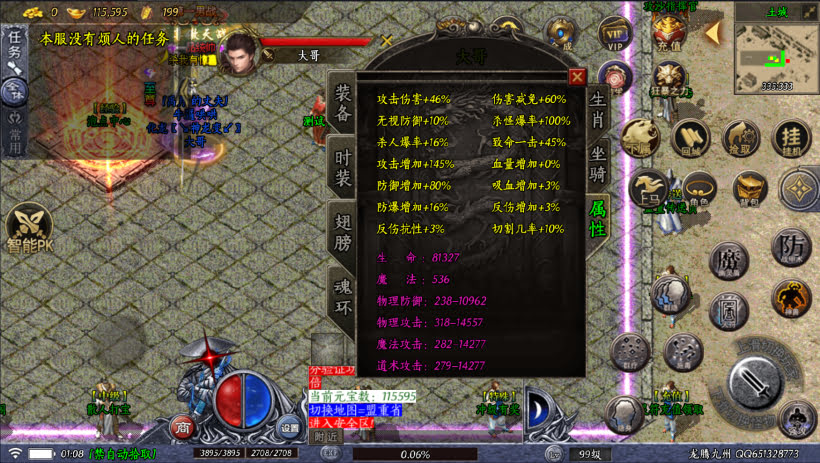Screen dimensions: 820x463
Task: Open the 时装 costume tab
Action: click(343, 167)
